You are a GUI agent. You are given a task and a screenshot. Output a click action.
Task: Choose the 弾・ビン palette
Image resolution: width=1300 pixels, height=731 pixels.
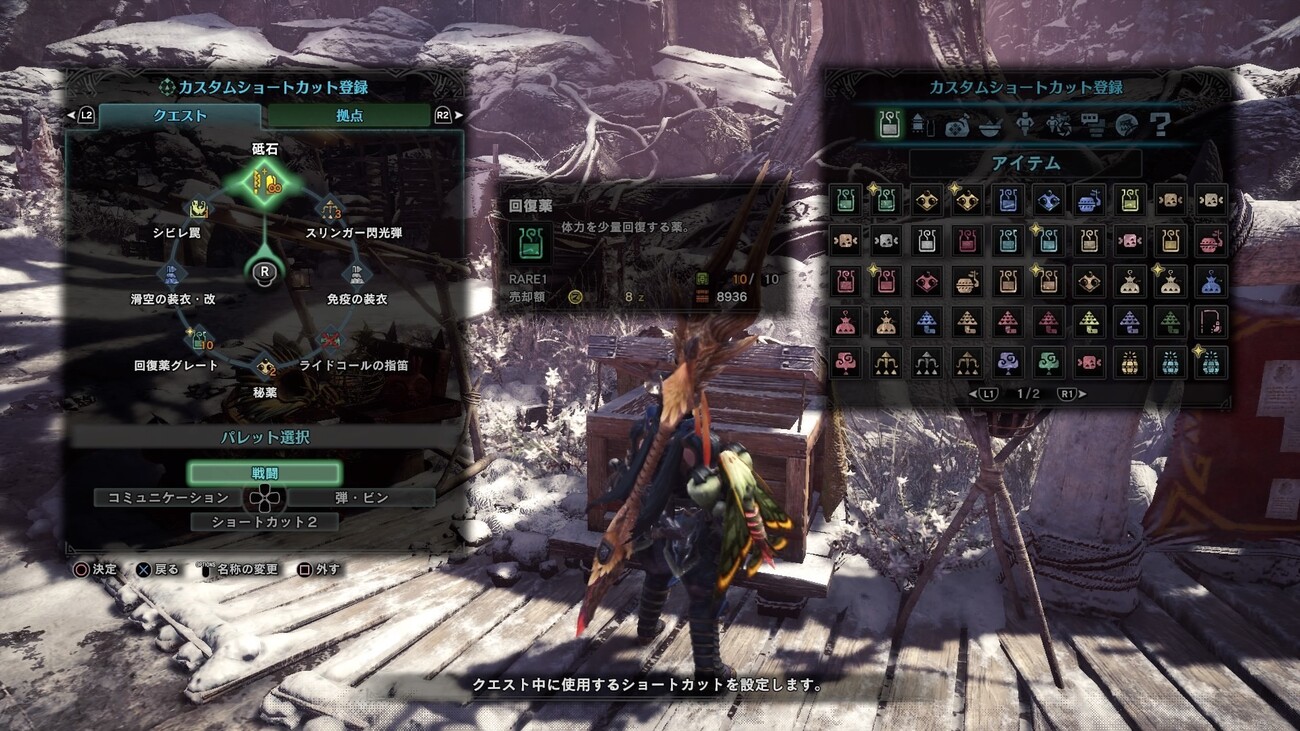click(361, 497)
